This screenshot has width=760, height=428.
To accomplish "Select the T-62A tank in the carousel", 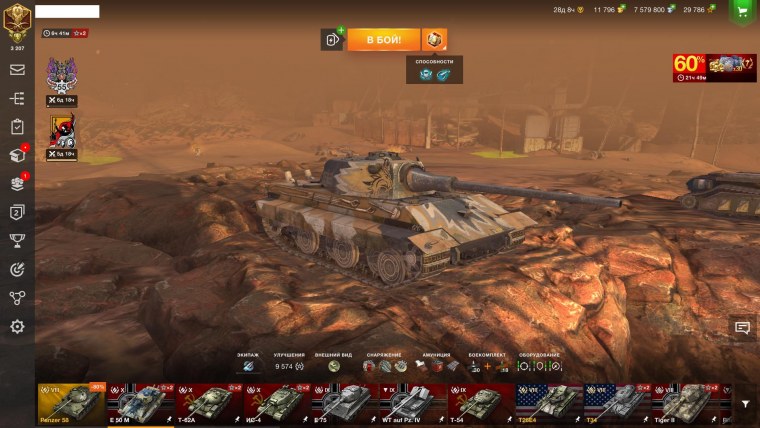I will (208, 403).
